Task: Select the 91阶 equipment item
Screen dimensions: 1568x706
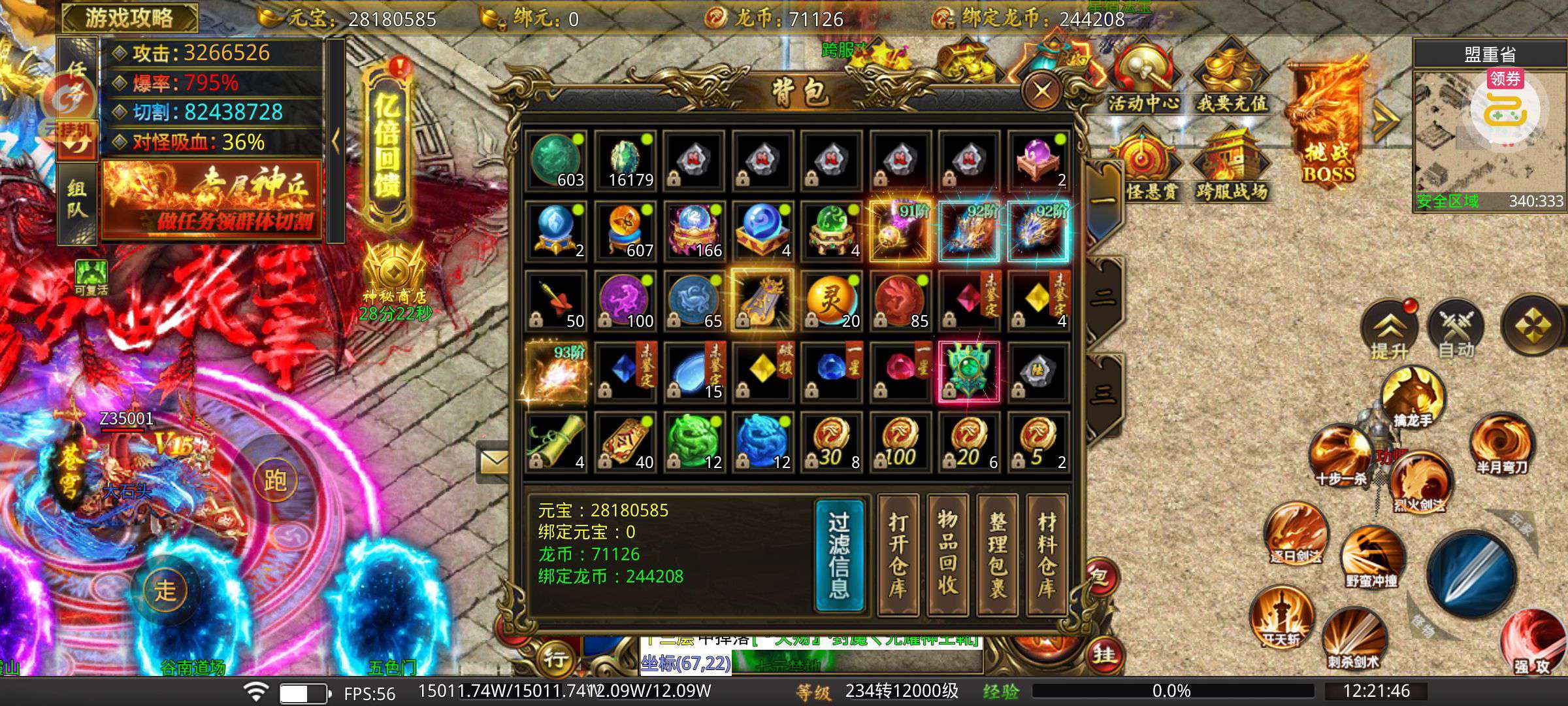Action: pyautogui.click(x=900, y=231)
